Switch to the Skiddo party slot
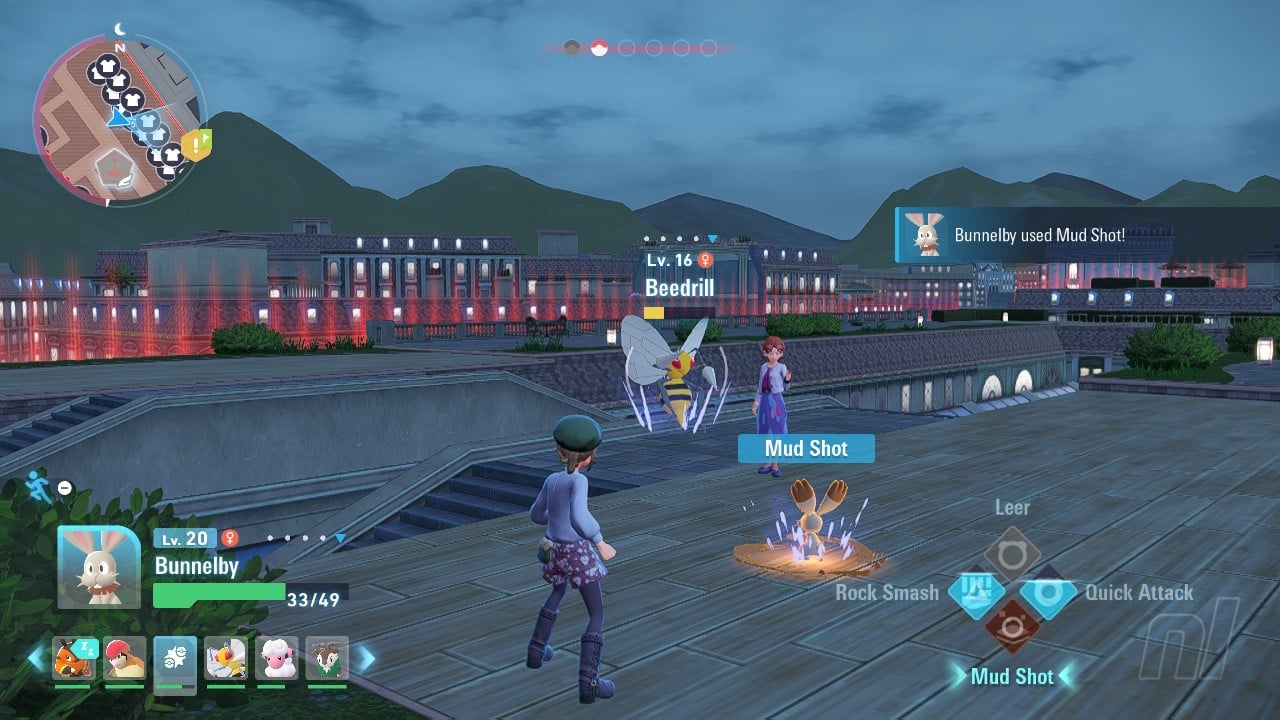Image resolution: width=1280 pixels, height=720 pixels. [x=327, y=658]
